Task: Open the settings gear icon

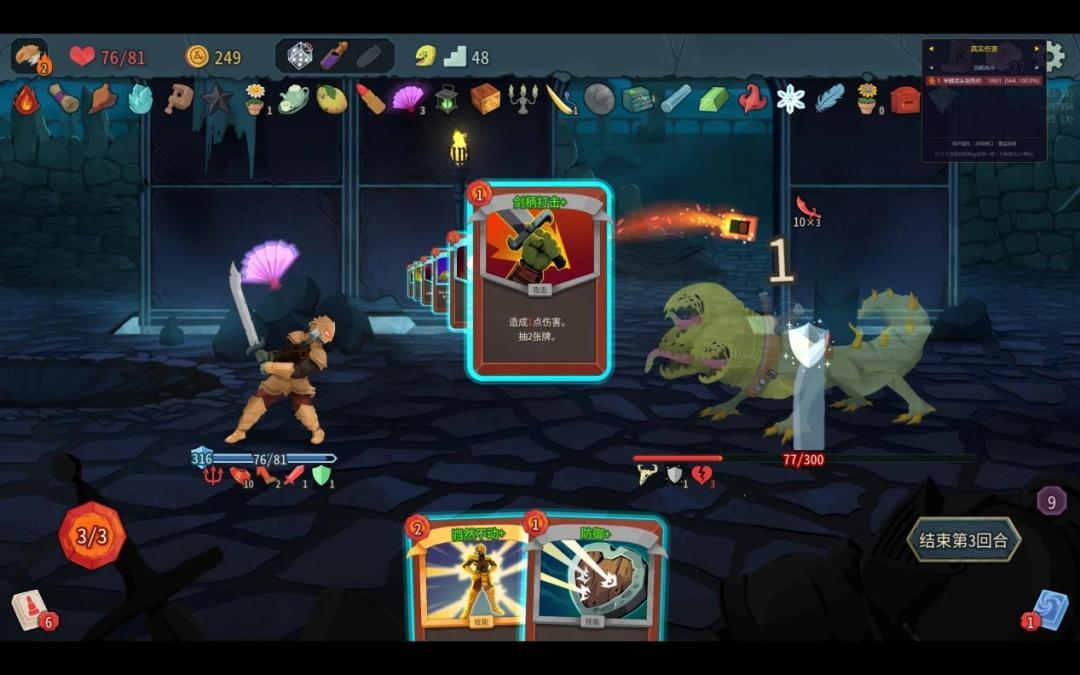Action: (1052, 56)
